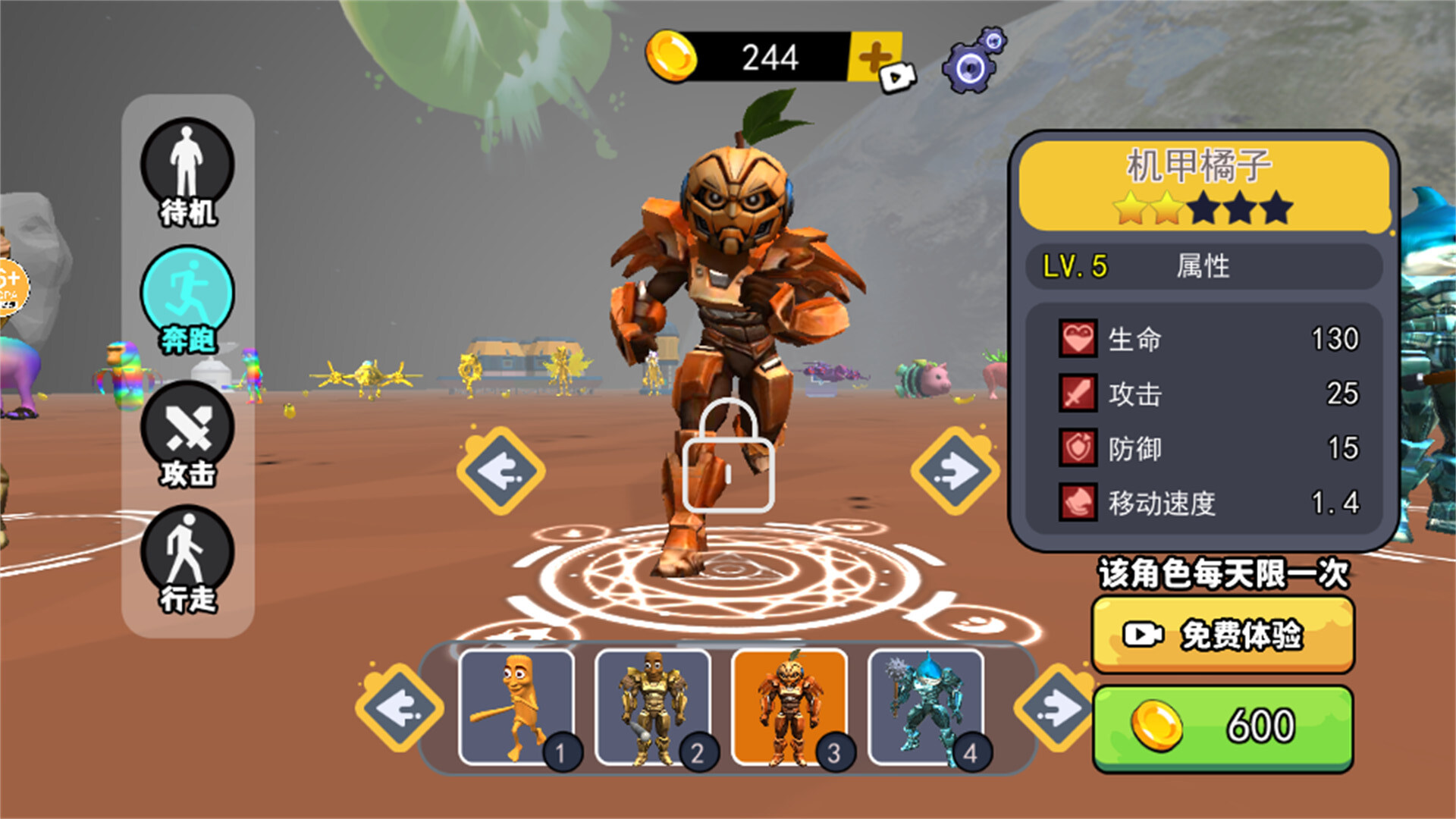Open the gear settings menu
The width and height of the screenshot is (1456, 819).
coord(974,62)
